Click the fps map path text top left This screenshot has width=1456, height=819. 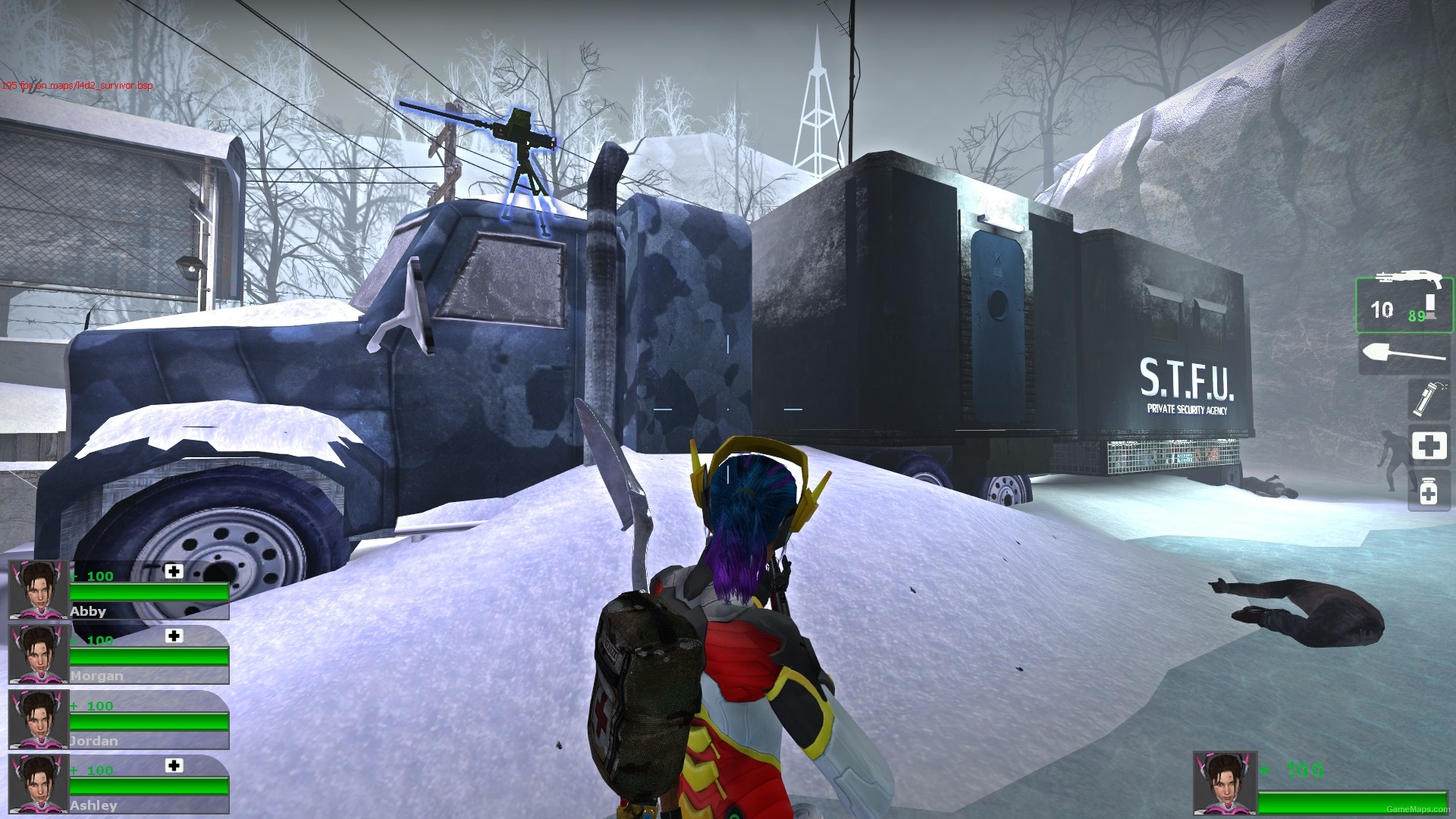click(x=76, y=87)
